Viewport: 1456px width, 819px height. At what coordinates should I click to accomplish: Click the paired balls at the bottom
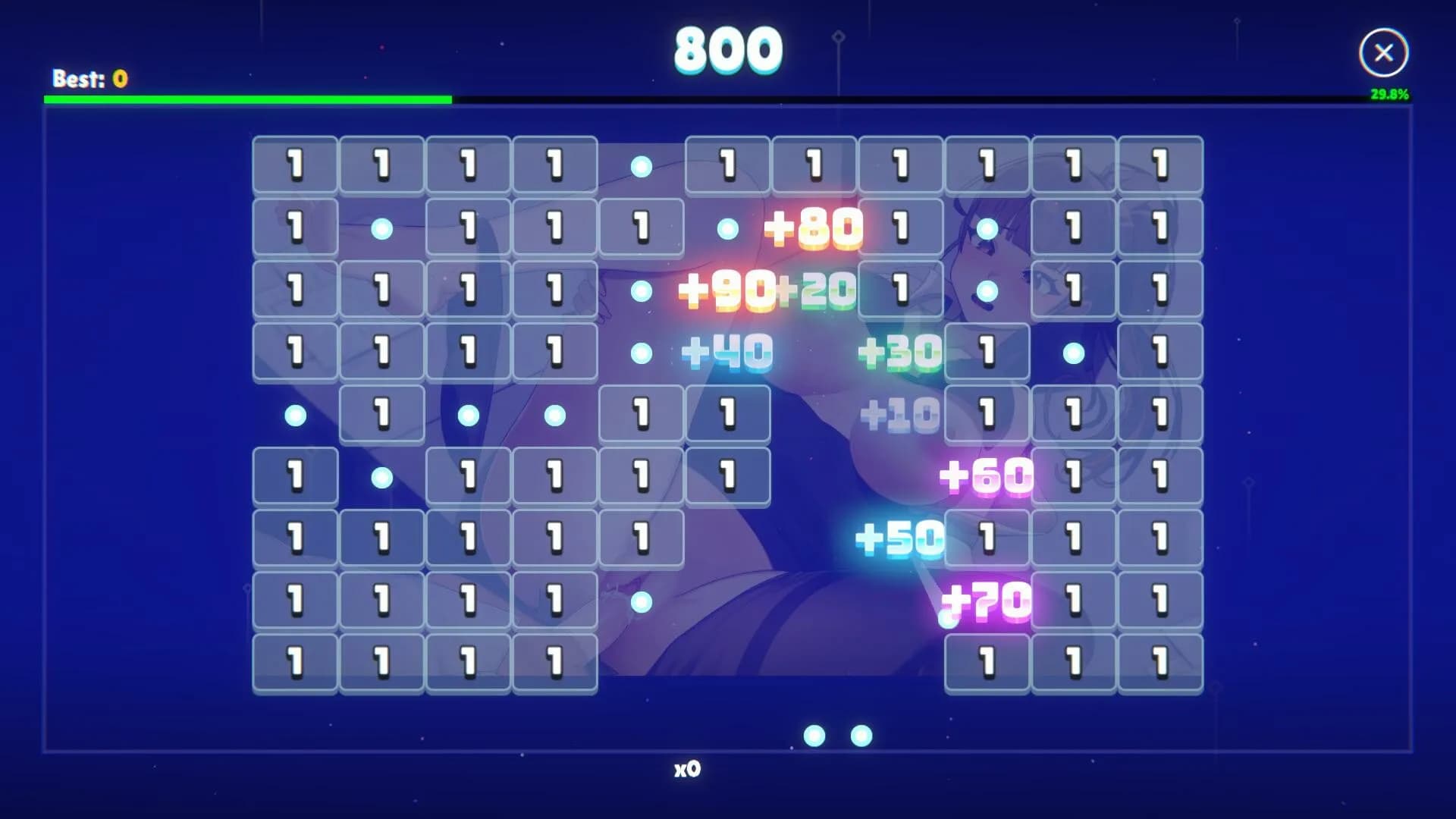click(838, 733)
